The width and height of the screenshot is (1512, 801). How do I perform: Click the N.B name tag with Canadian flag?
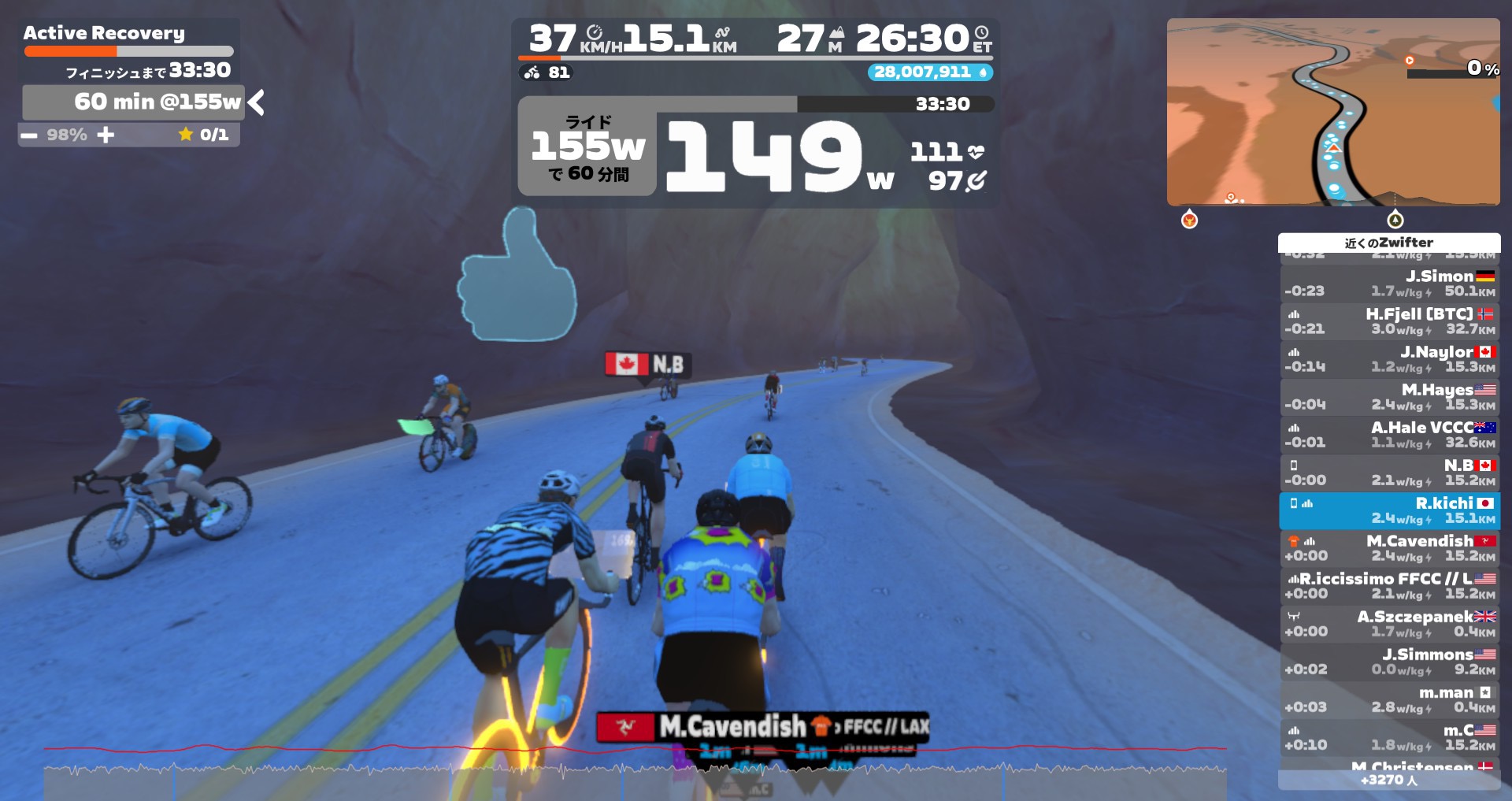coord(648,364)
